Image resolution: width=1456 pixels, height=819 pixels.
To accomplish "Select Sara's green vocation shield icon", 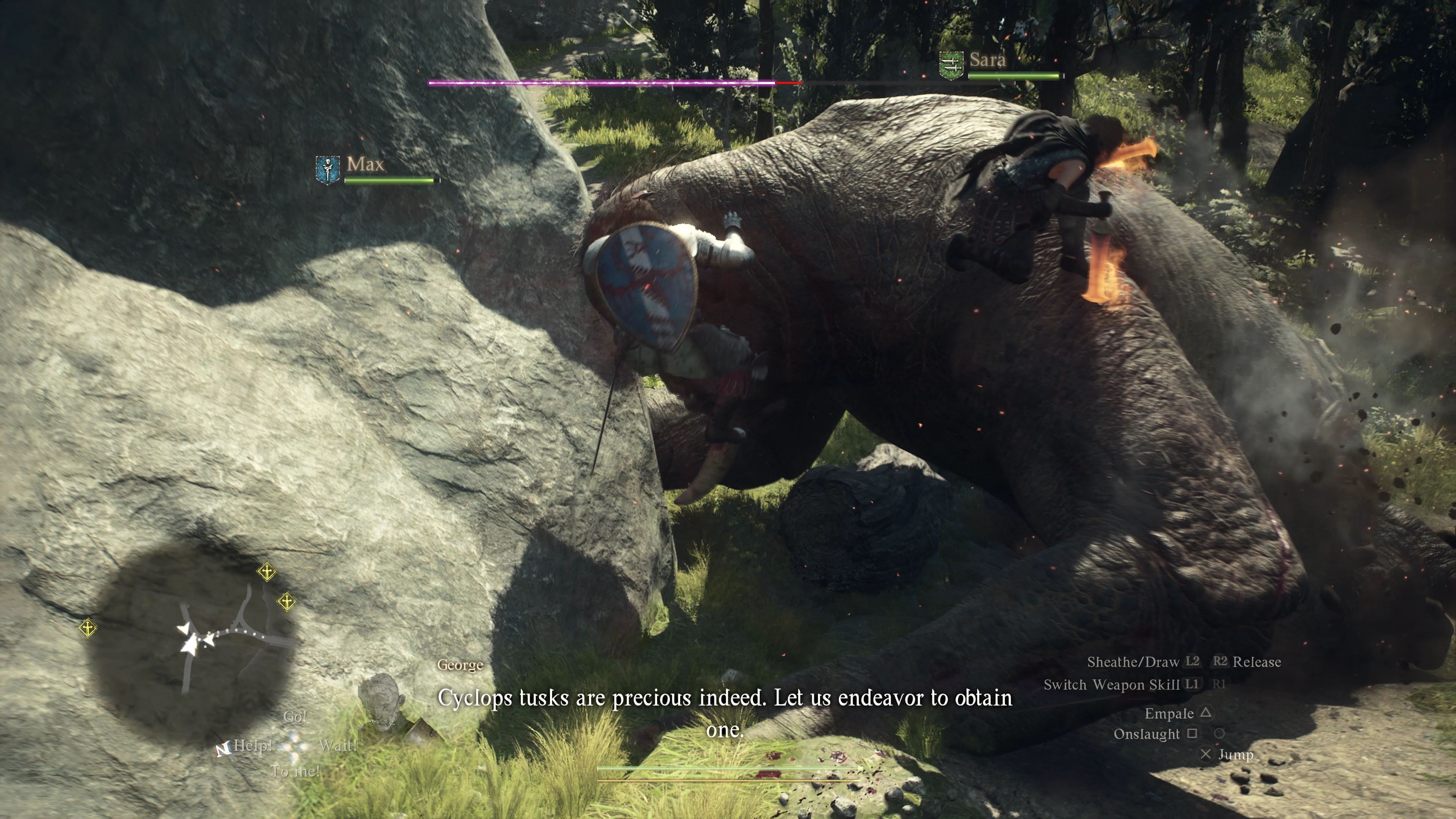I will pos(951,66).
